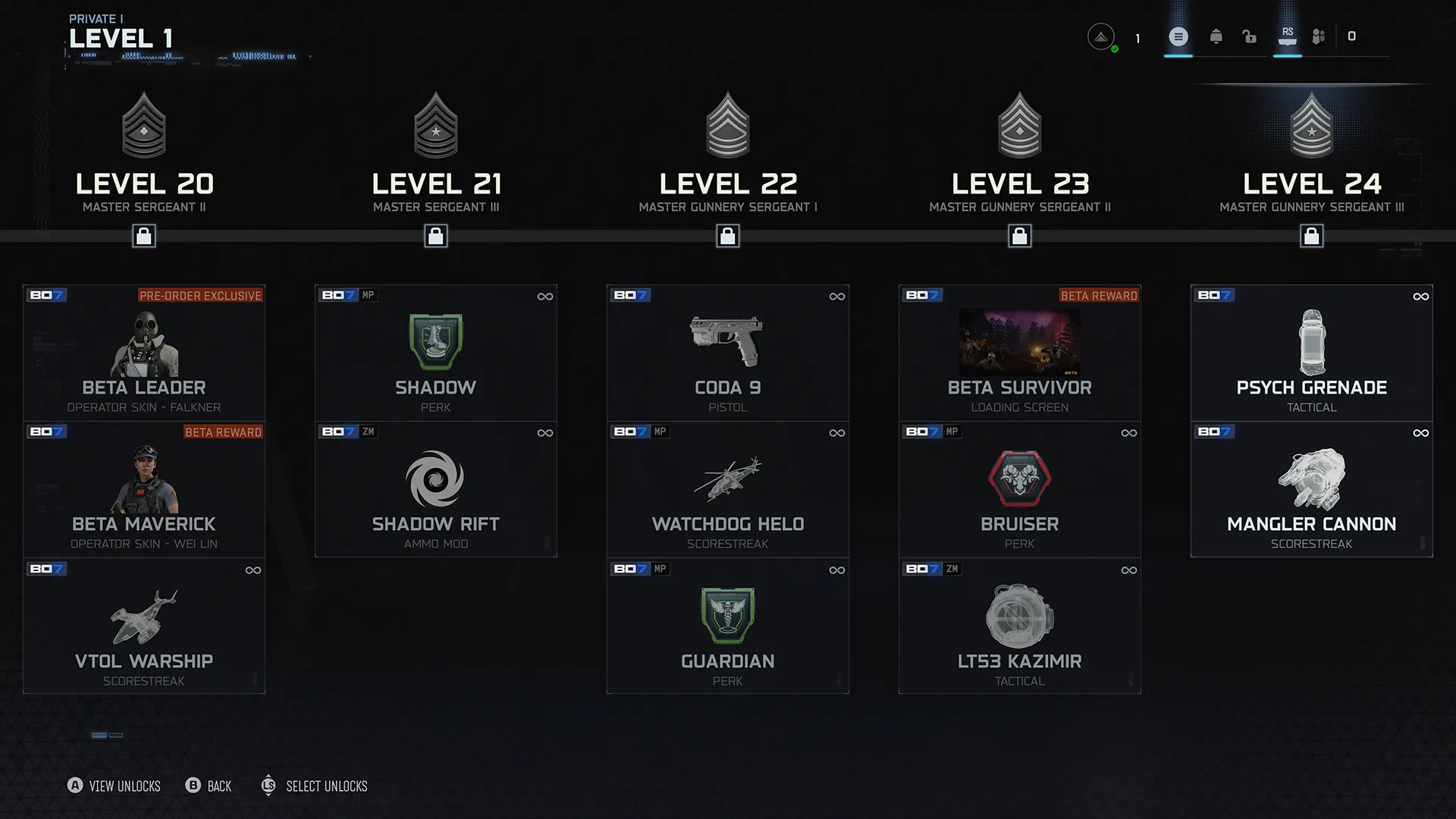Click the open padlock icon

(1250, 36)
